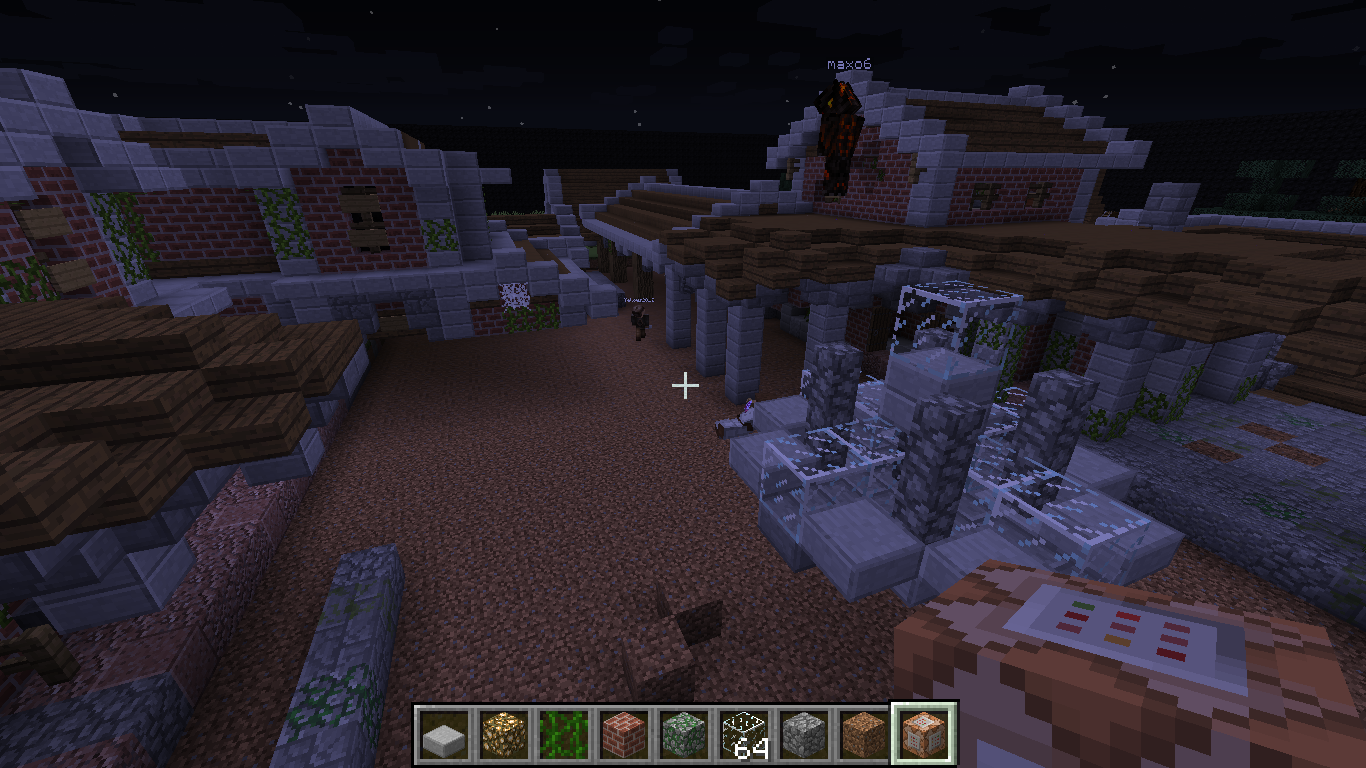Select the stone slab hotbar slot

tap(443, 736)
